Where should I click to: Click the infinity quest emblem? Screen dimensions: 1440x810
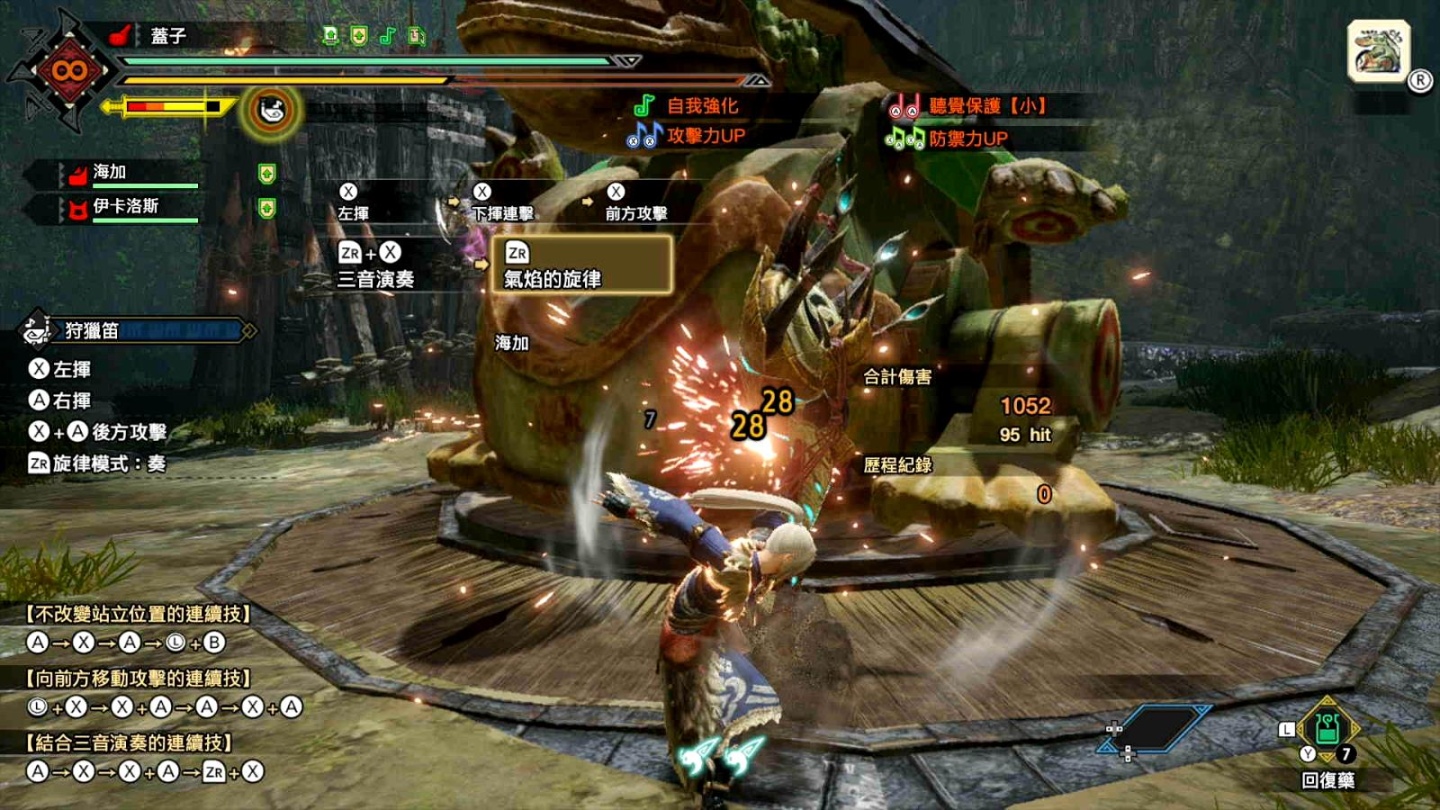pyautogui.click(x=70, y=70)
